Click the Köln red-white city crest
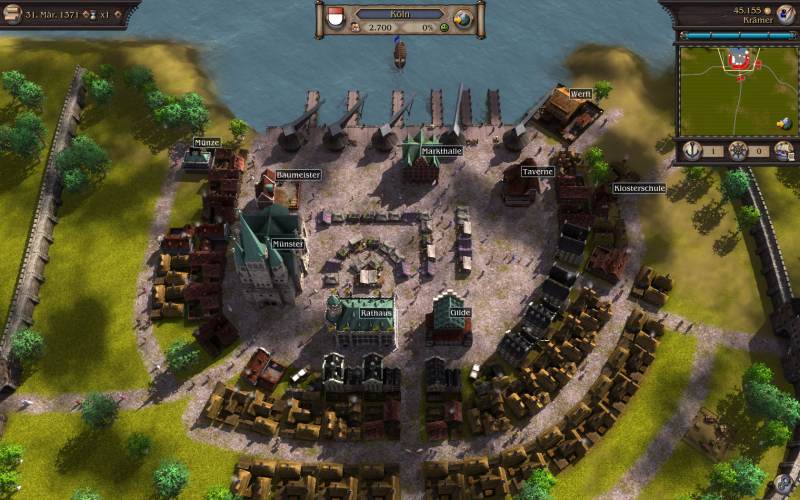 tap(336, 18)
